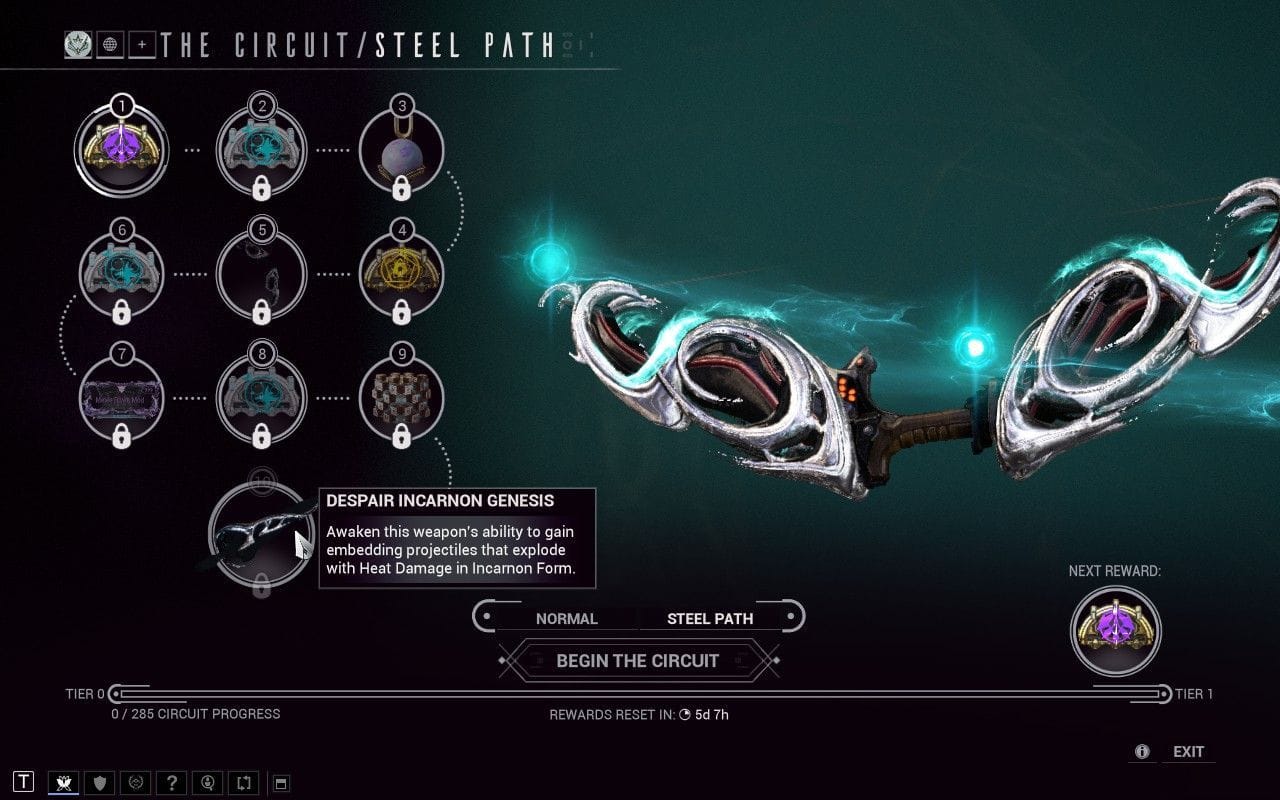
Task: Click EXIT at bottom right
Action: point(1188,751)
